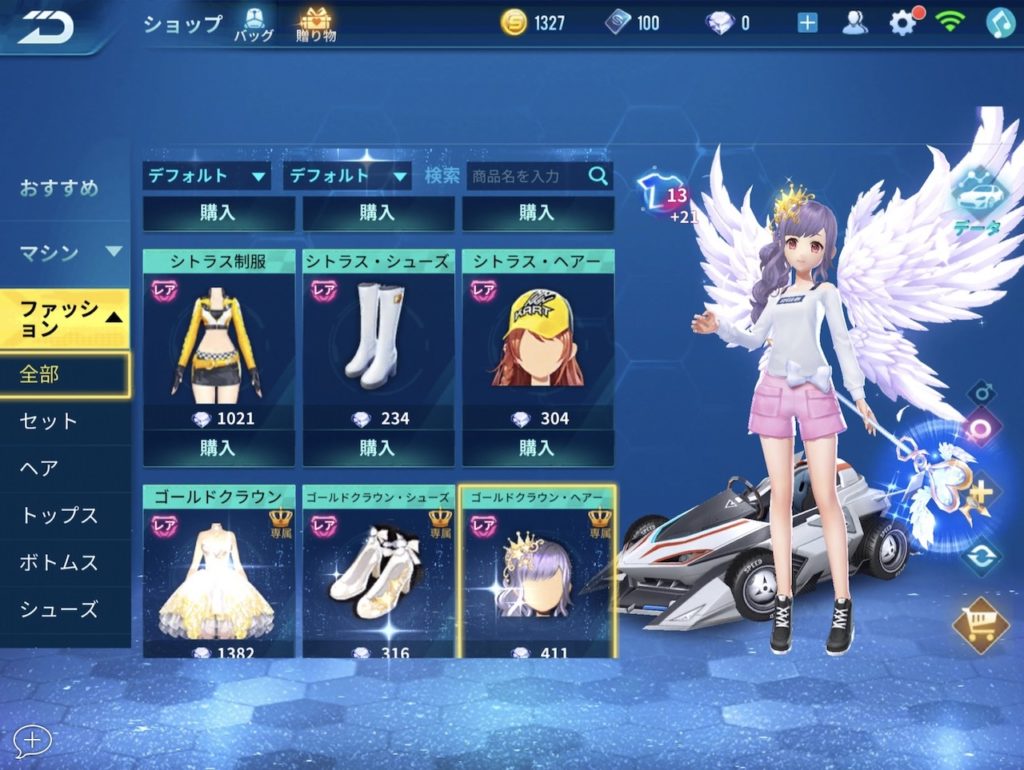Open the shopping cart icon
This screenshot has height=770, width=1024.
pos(981,625)
